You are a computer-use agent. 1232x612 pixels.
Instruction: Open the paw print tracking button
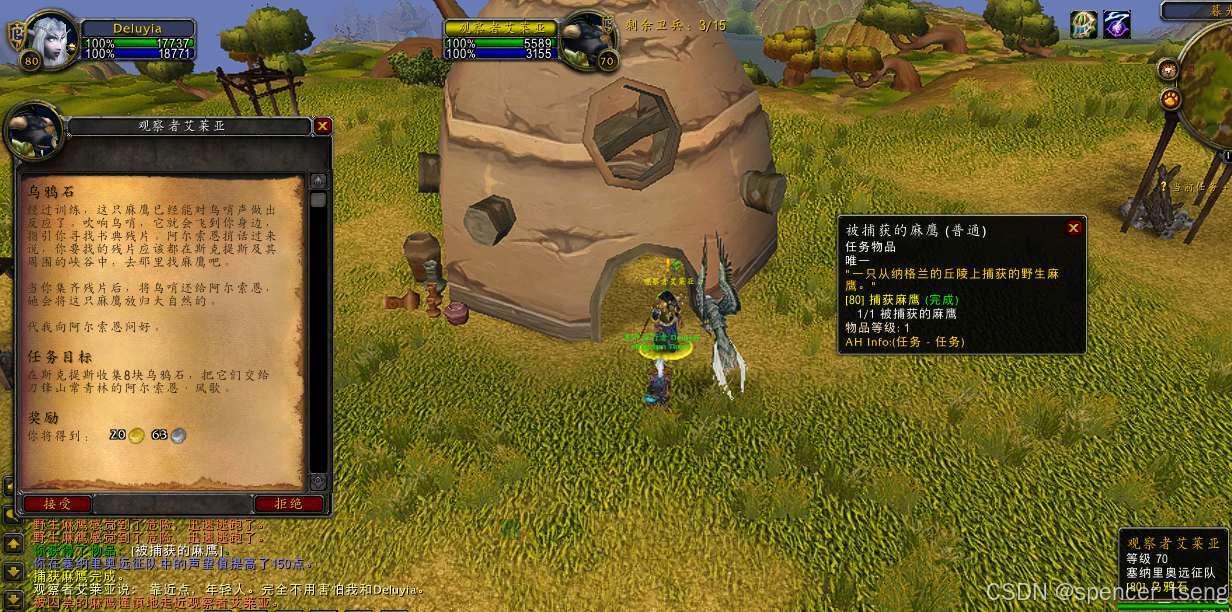1168,99
